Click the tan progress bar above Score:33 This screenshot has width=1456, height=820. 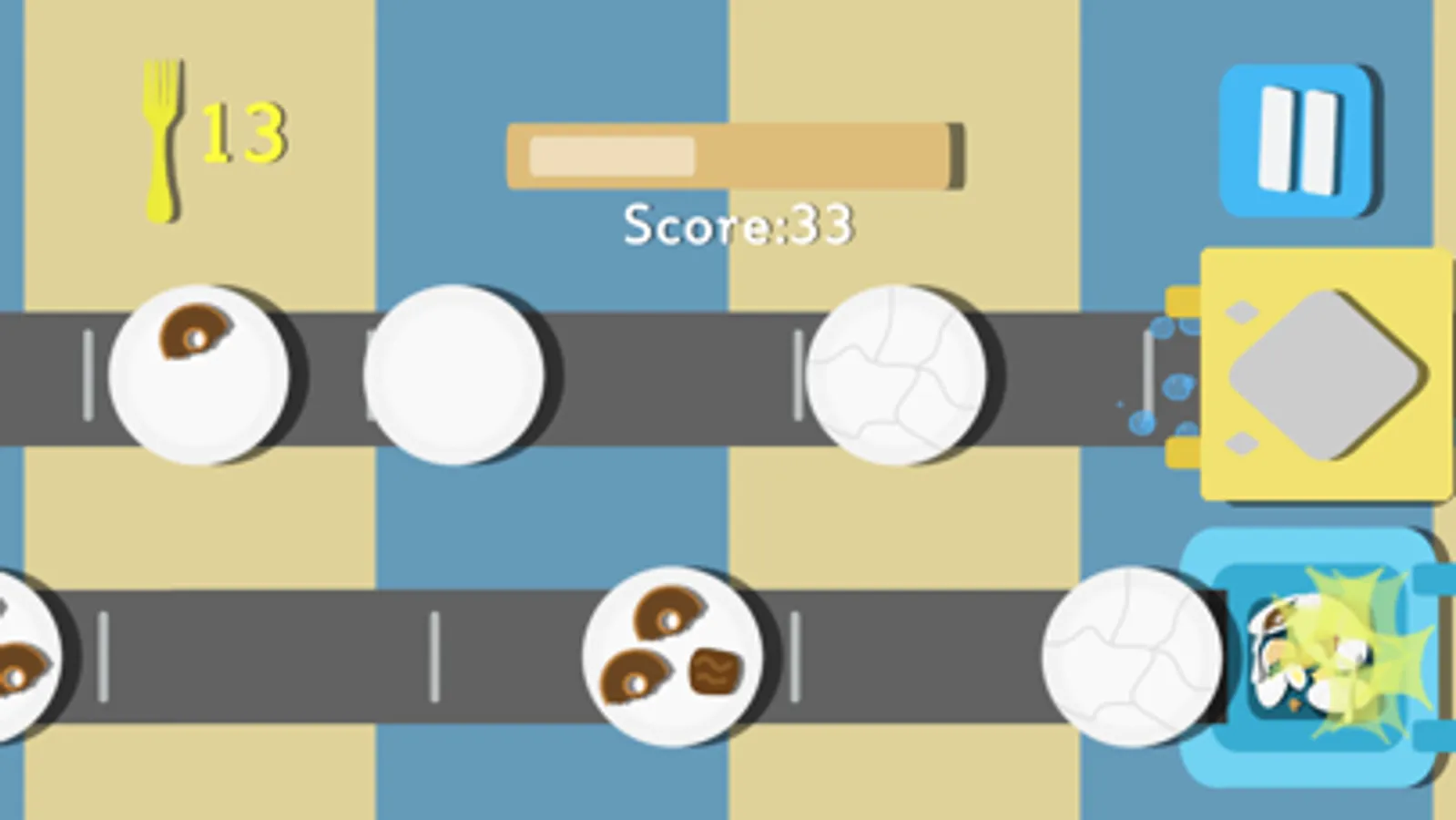pyautogui.click(x=734, y=155)
